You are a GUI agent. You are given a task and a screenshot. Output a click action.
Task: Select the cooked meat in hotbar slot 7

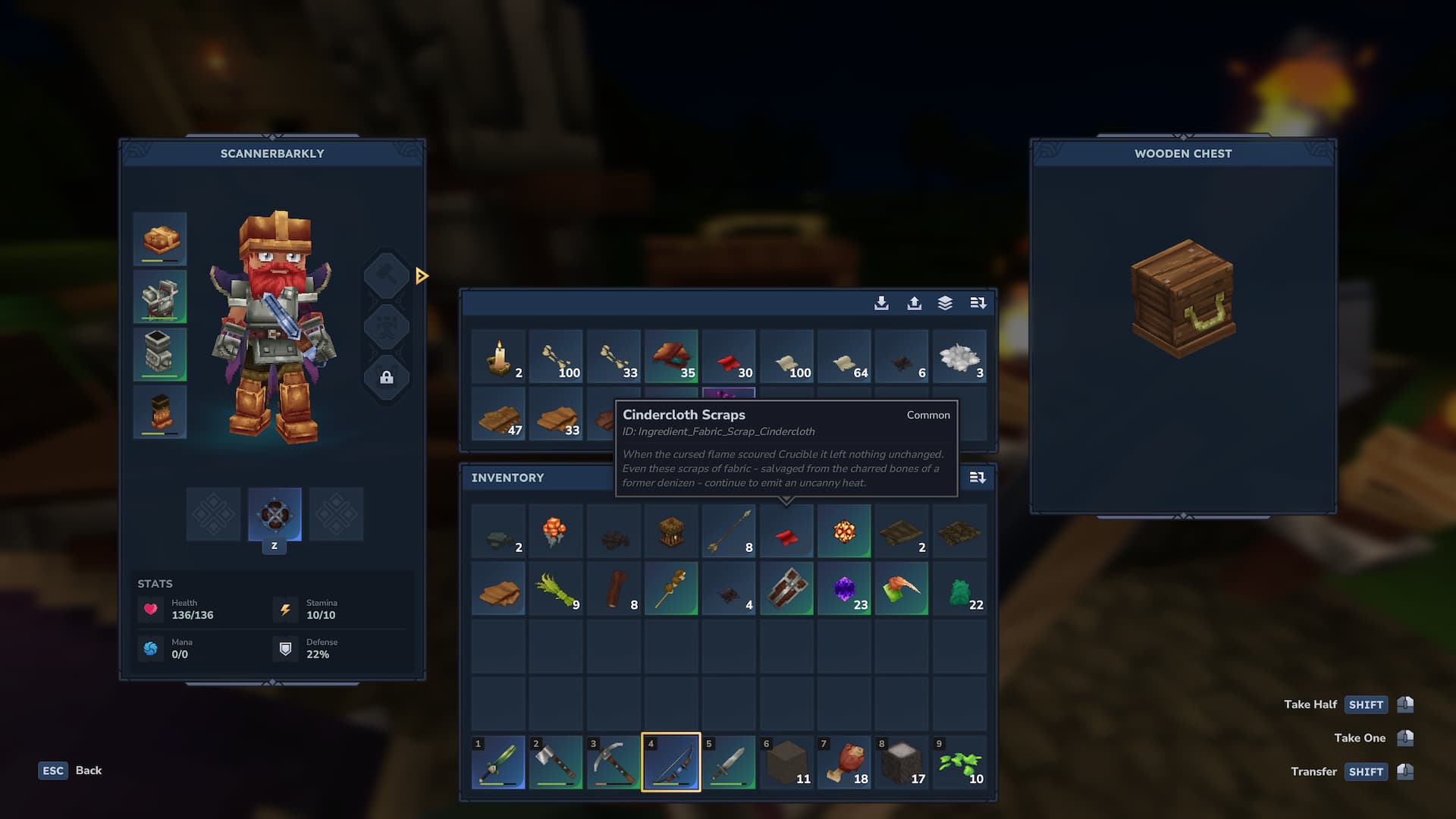point(844,762)
